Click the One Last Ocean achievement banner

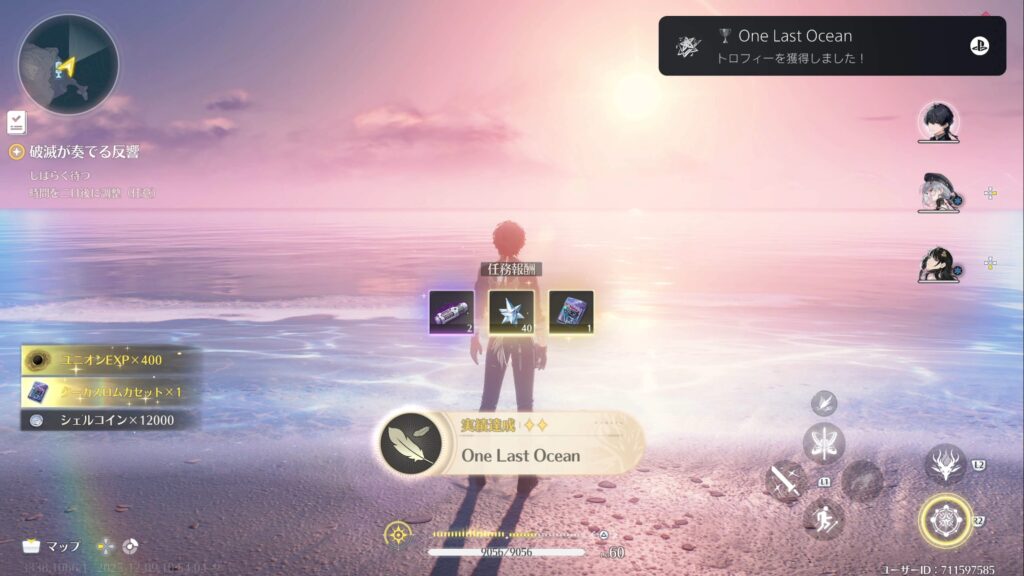510,444
